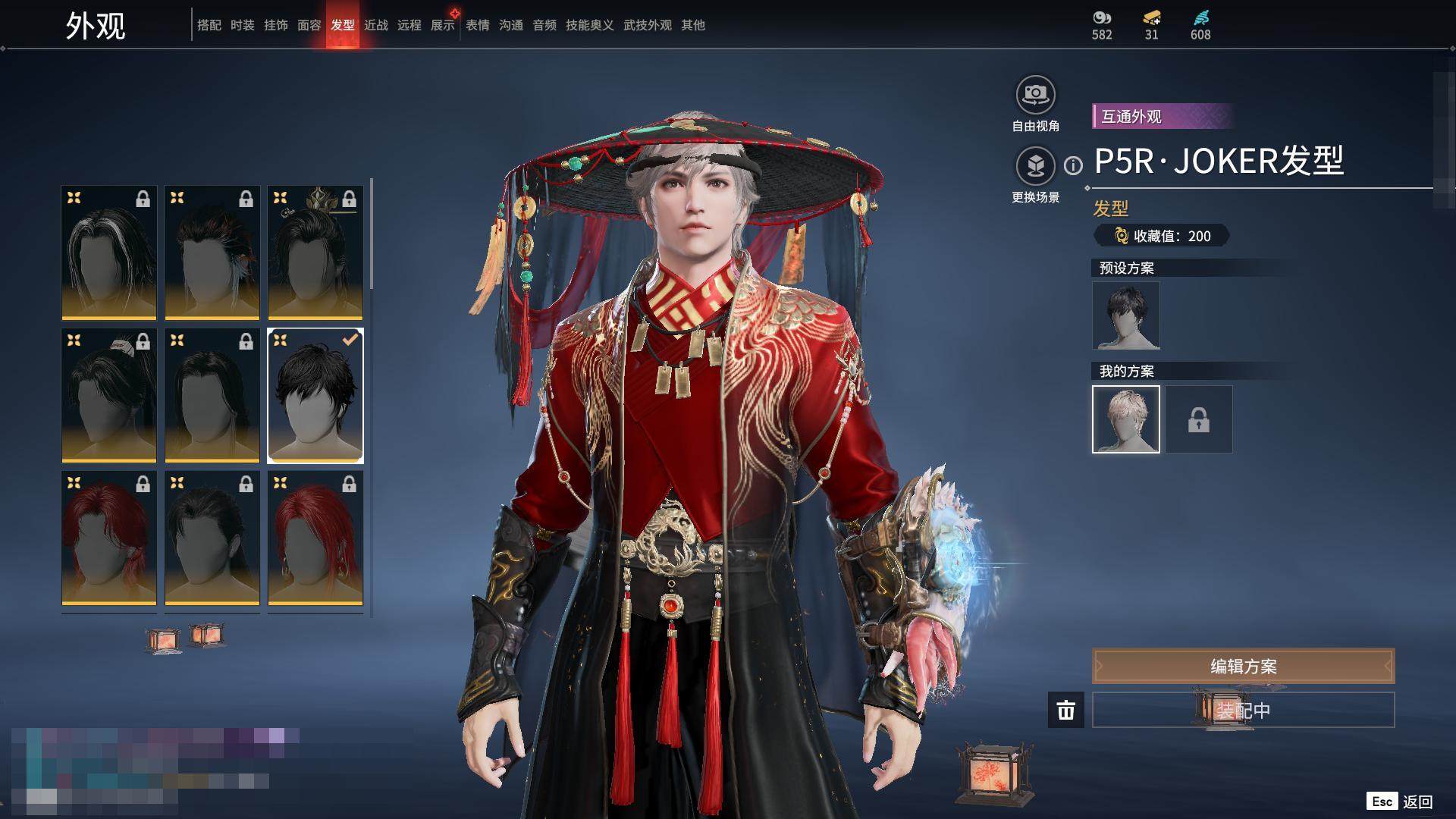
Task: Go to the 面容 face tab
Action: [309, 25]
